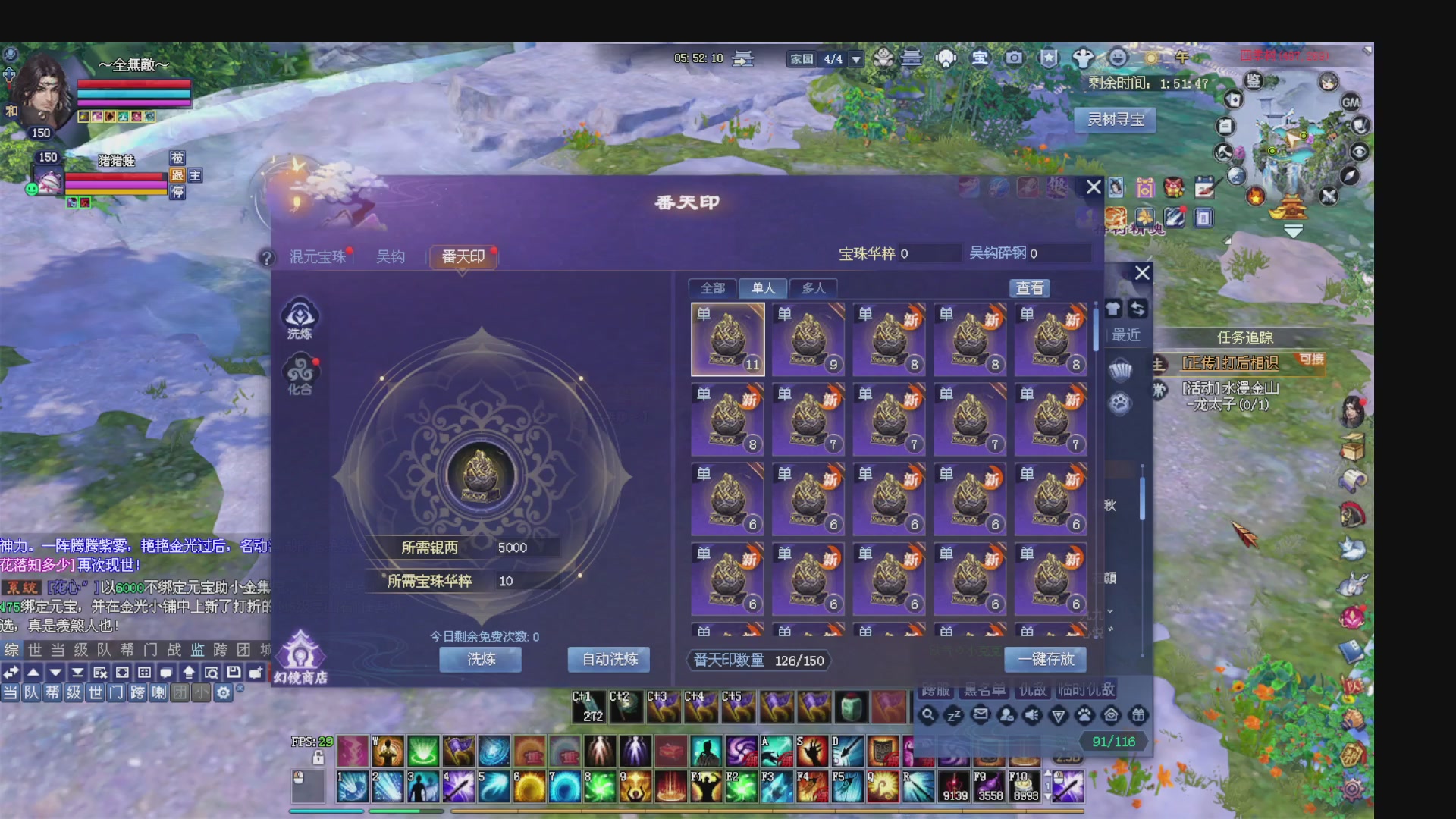Click the 灵树寻宝 treasure hunt button
1456x819 pixels.
[x=1114, y=121]
